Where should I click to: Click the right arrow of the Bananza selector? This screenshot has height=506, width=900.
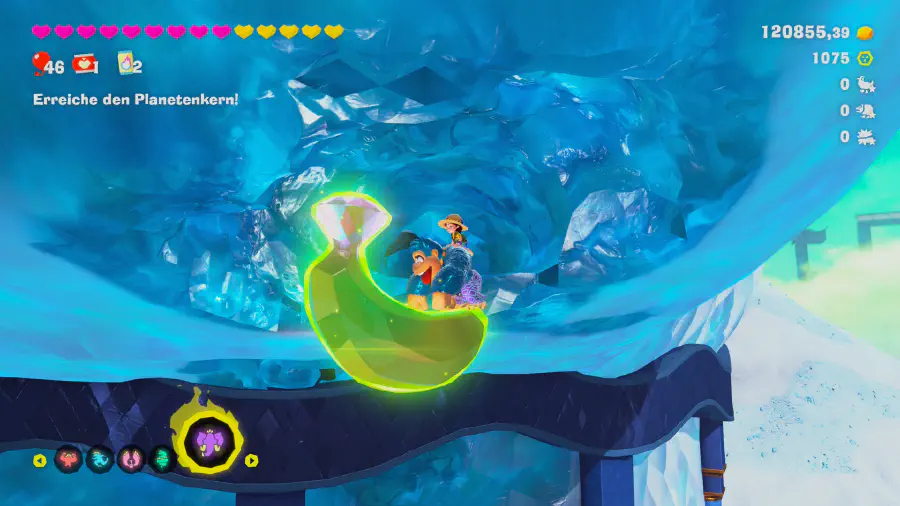click(x=252, y=461)
